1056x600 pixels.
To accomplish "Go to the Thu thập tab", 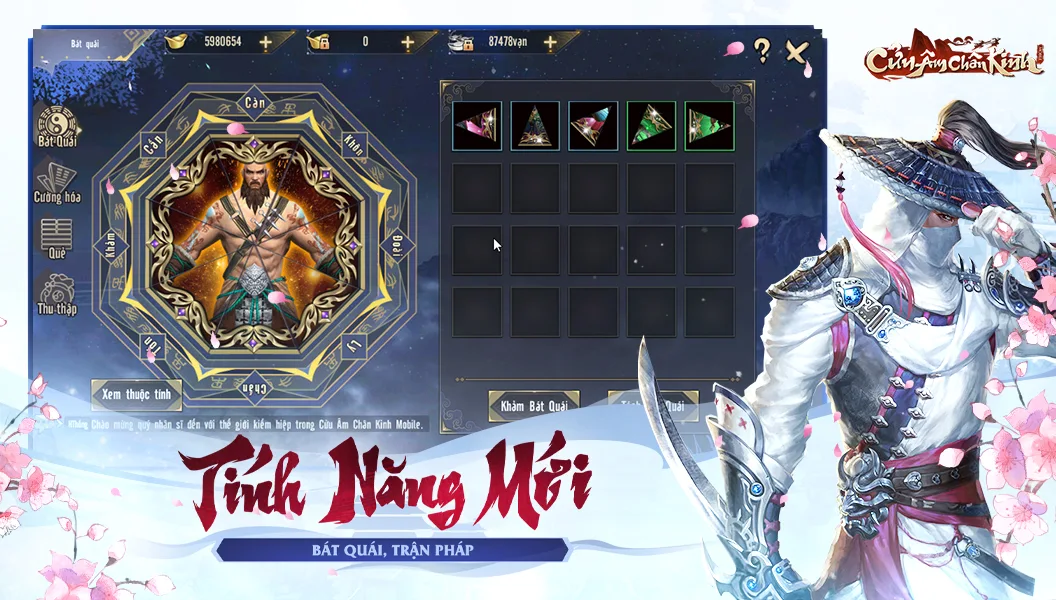I will point(58,294).
